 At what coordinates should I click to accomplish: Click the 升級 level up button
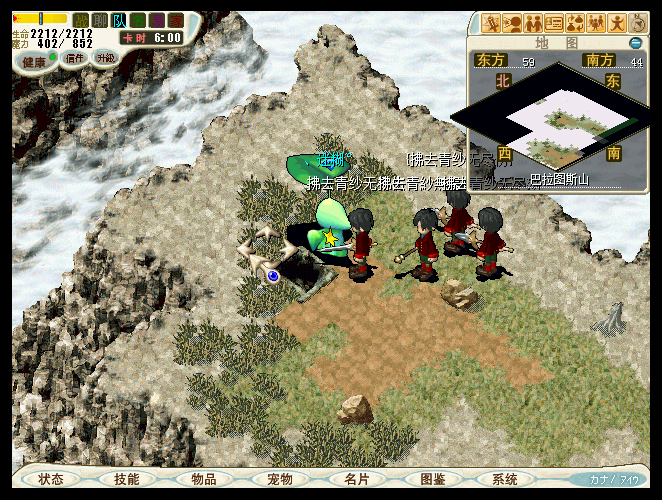tap(105, 59)
